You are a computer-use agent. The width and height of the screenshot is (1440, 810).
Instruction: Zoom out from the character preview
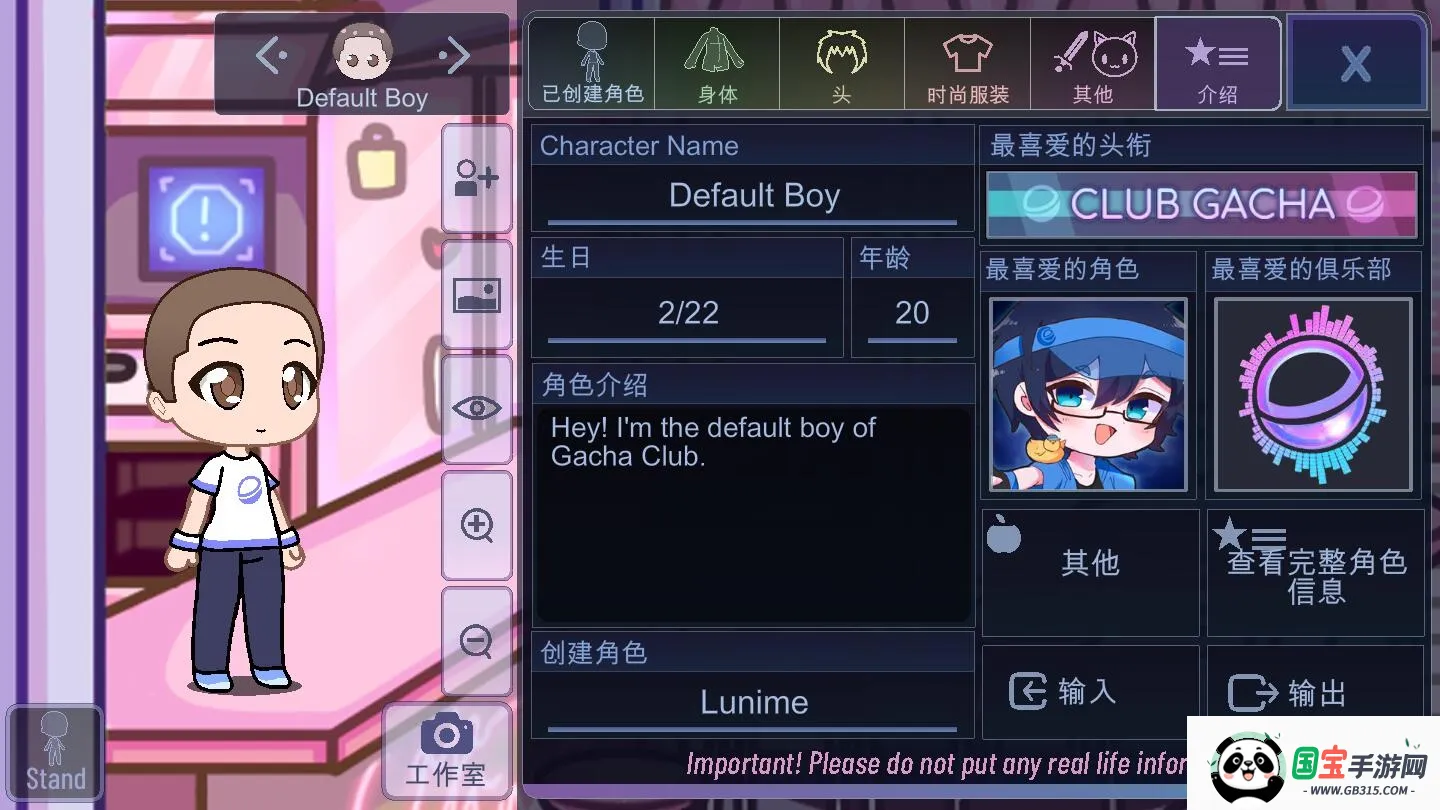476,640
